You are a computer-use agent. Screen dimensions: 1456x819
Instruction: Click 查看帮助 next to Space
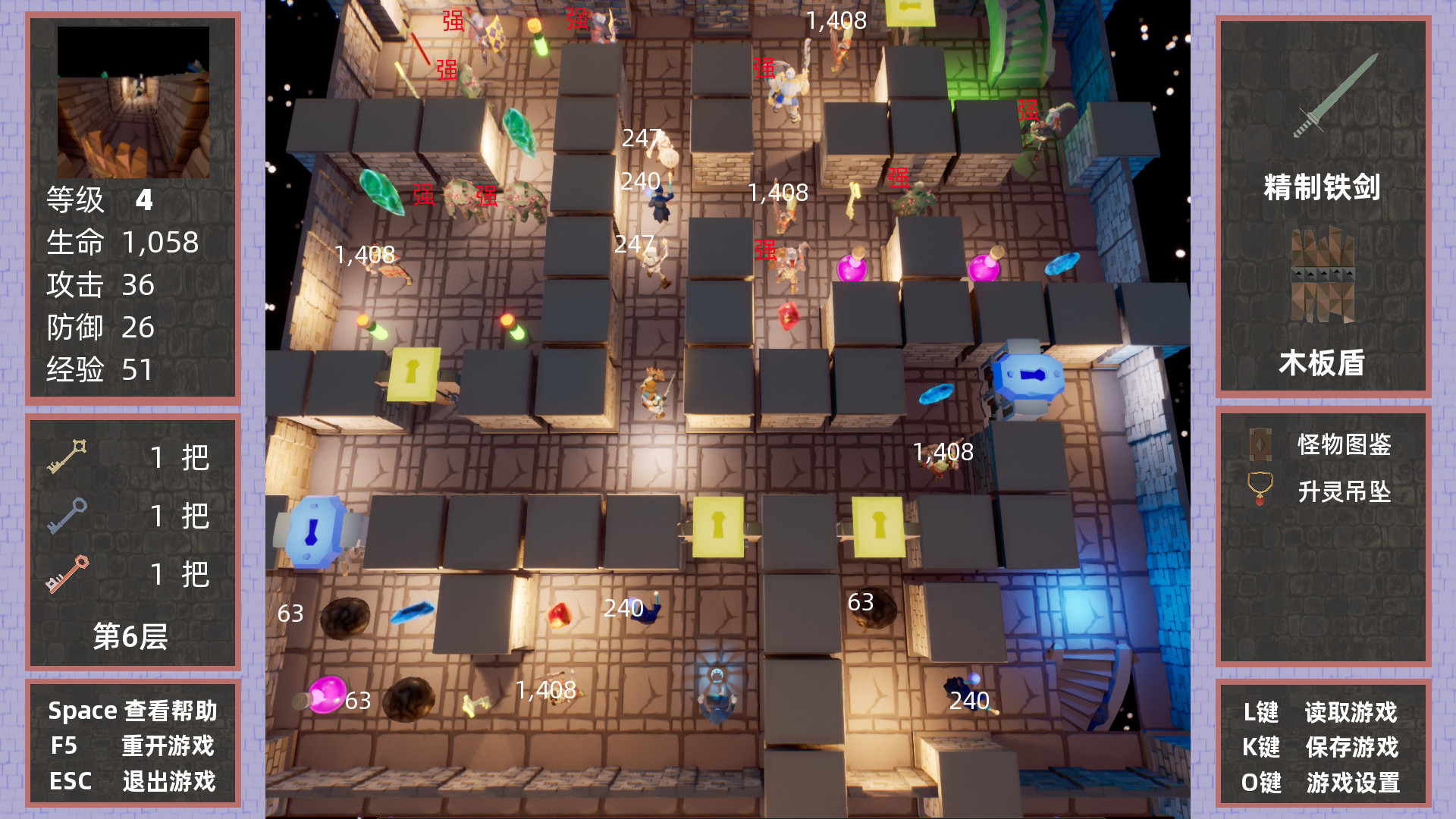[171, 711]
